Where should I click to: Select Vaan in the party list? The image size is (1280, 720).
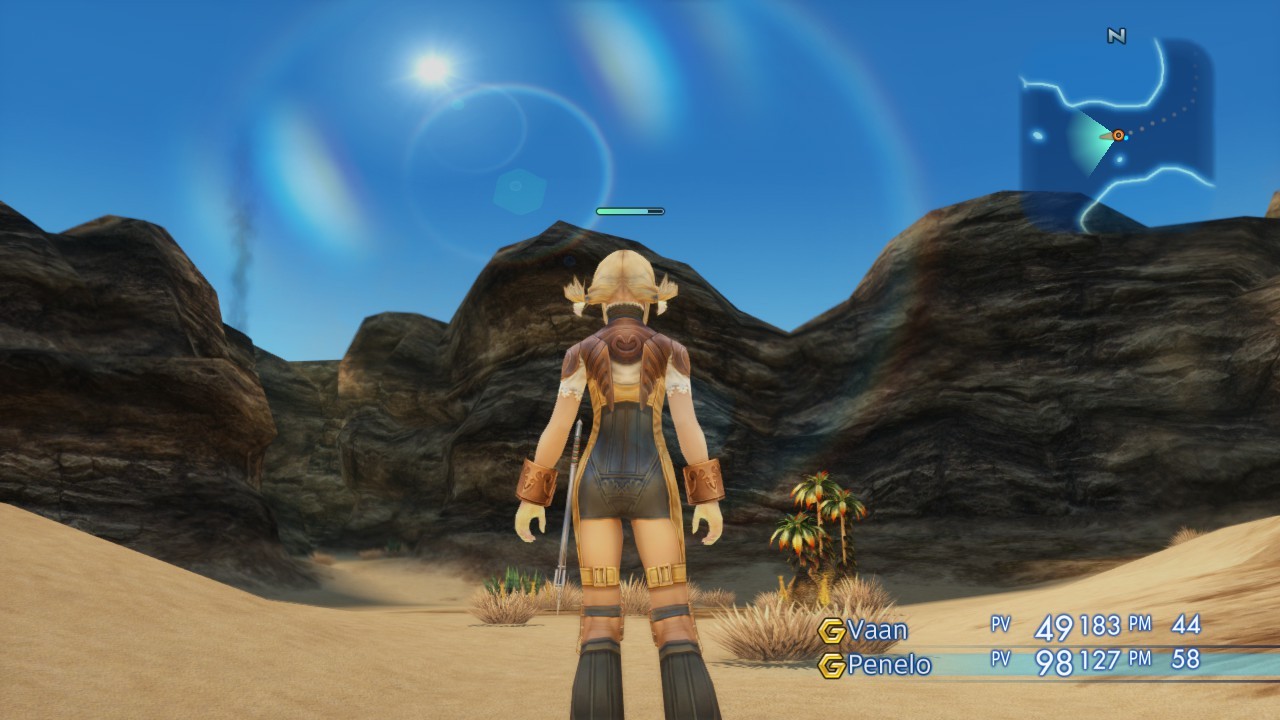[877, 630]
